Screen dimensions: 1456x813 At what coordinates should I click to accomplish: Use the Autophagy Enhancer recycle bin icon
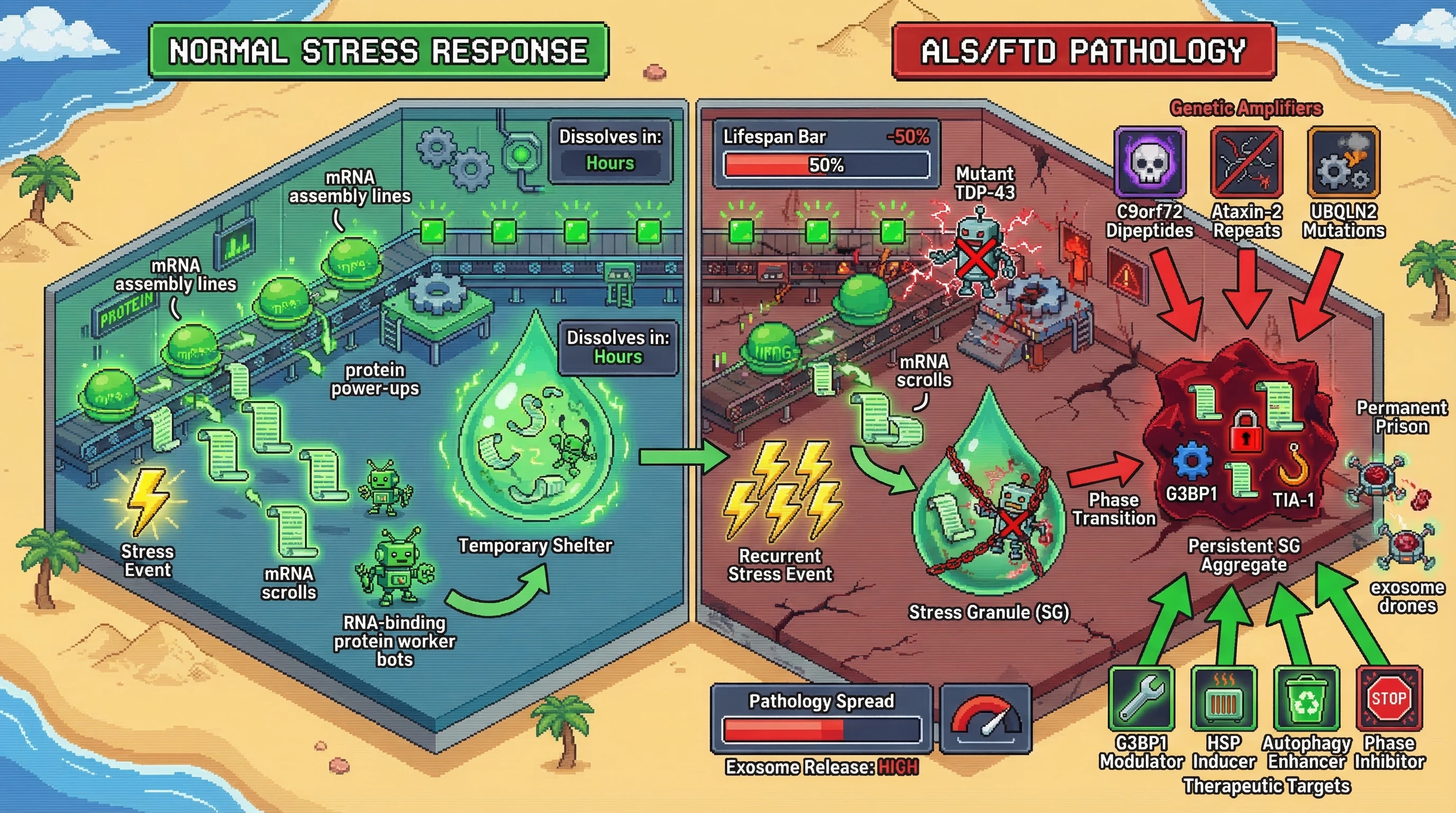click(1306, 699)
